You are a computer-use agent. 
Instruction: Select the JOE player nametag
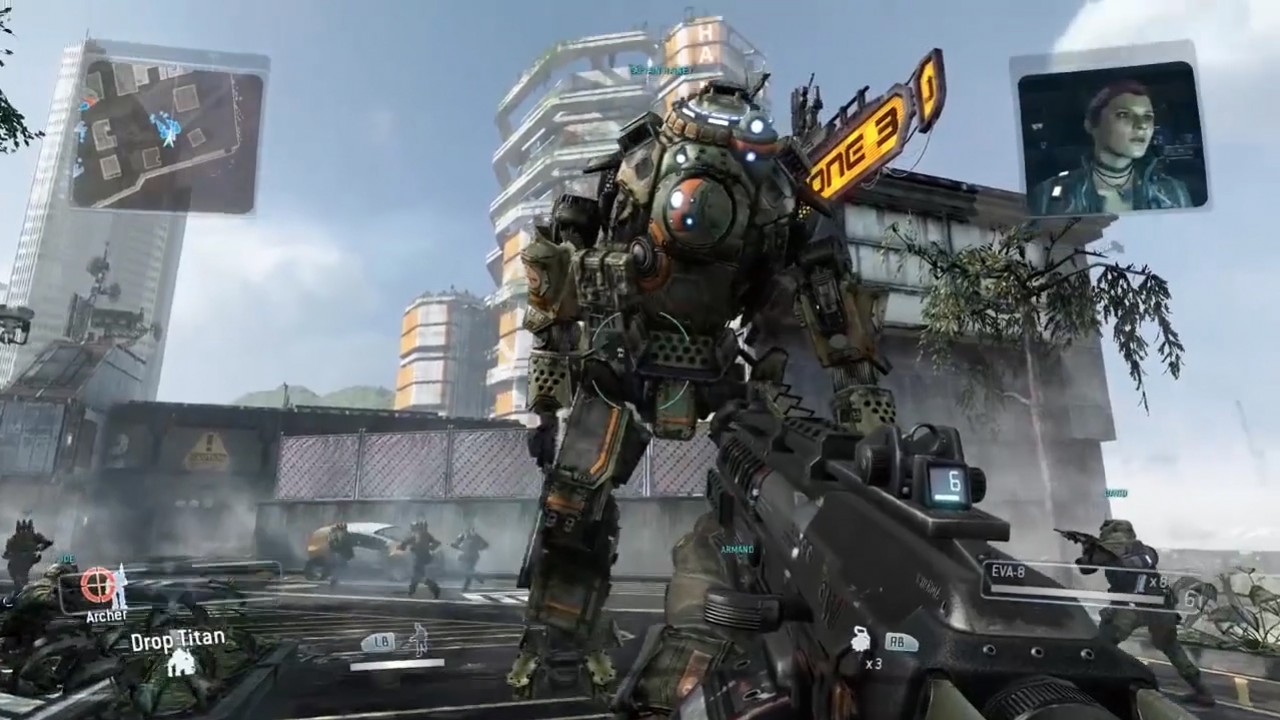pos(65,556)
